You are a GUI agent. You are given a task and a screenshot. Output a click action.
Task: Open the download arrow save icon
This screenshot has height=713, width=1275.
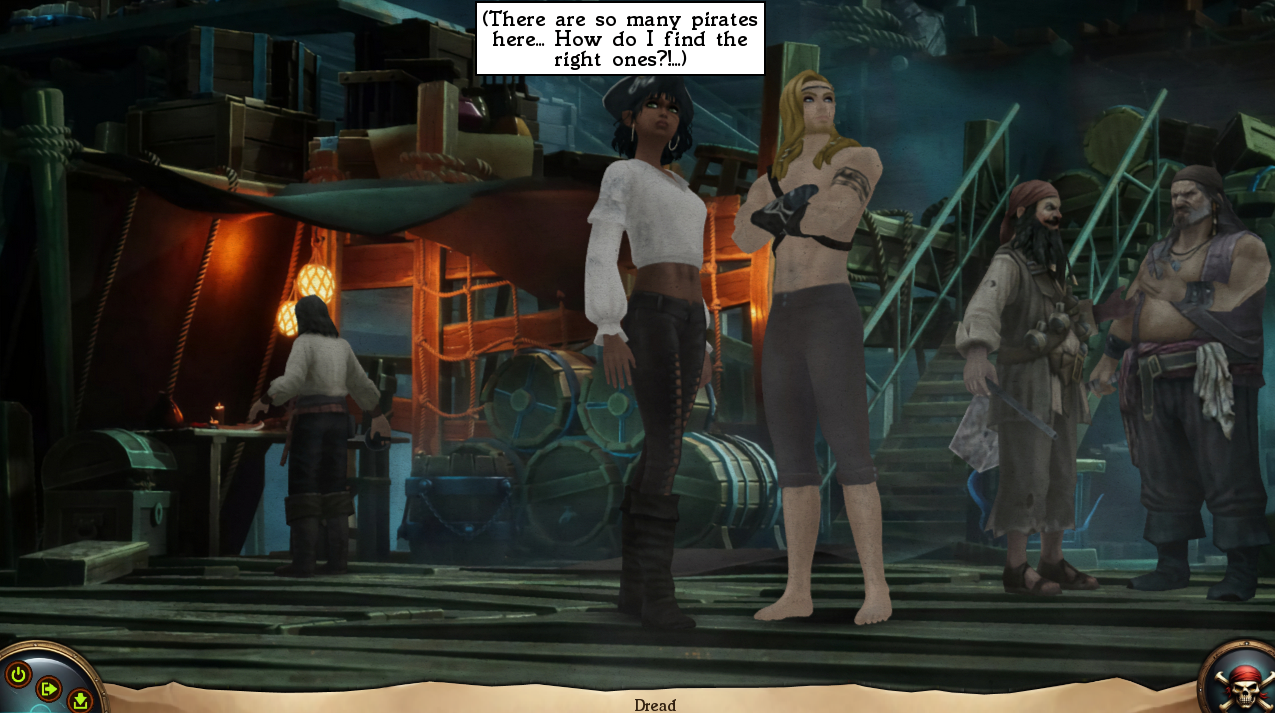tap(80, 701)
